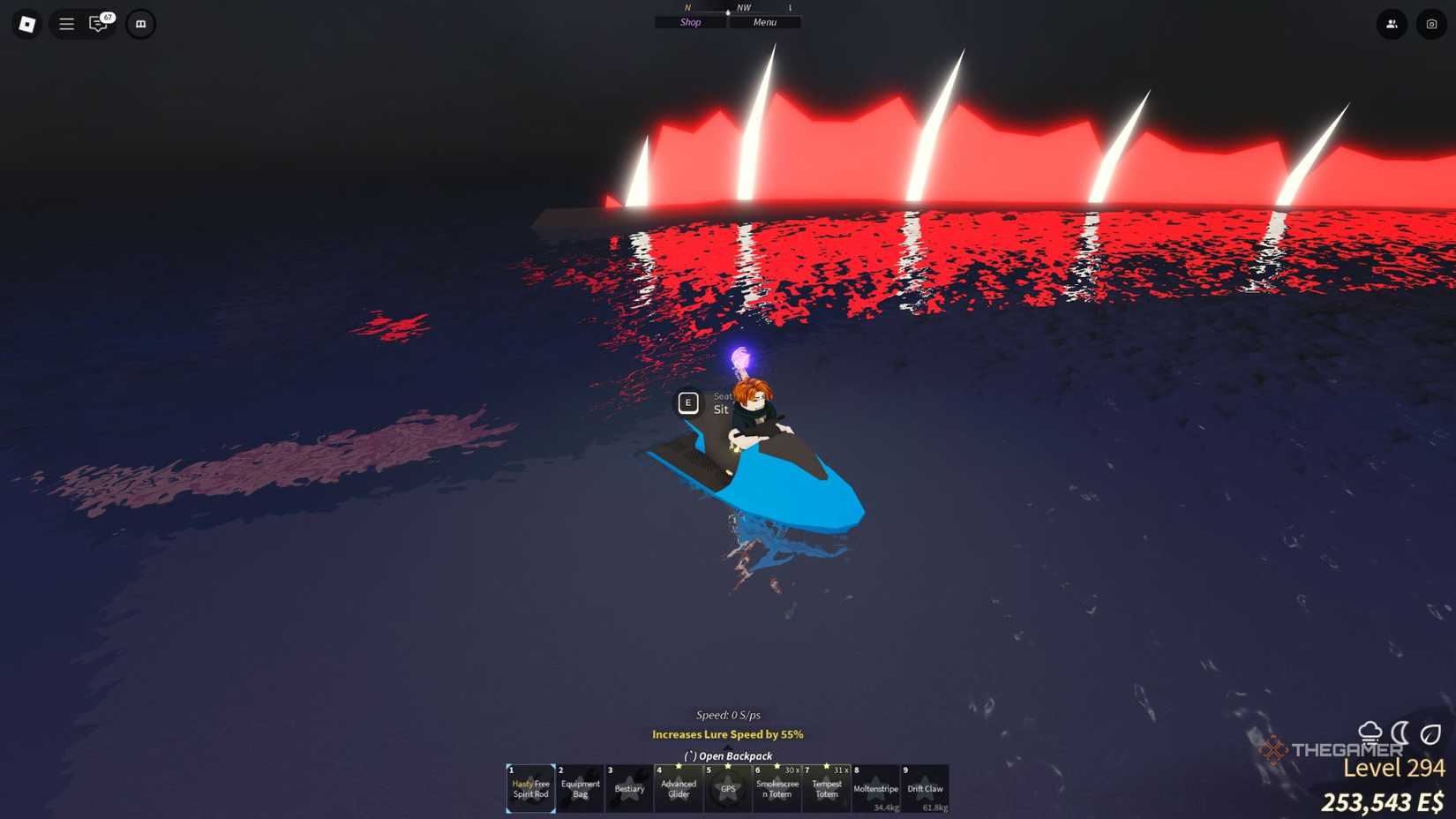
Task: Click the moon night-time indicator
Action: (1399, 732)
